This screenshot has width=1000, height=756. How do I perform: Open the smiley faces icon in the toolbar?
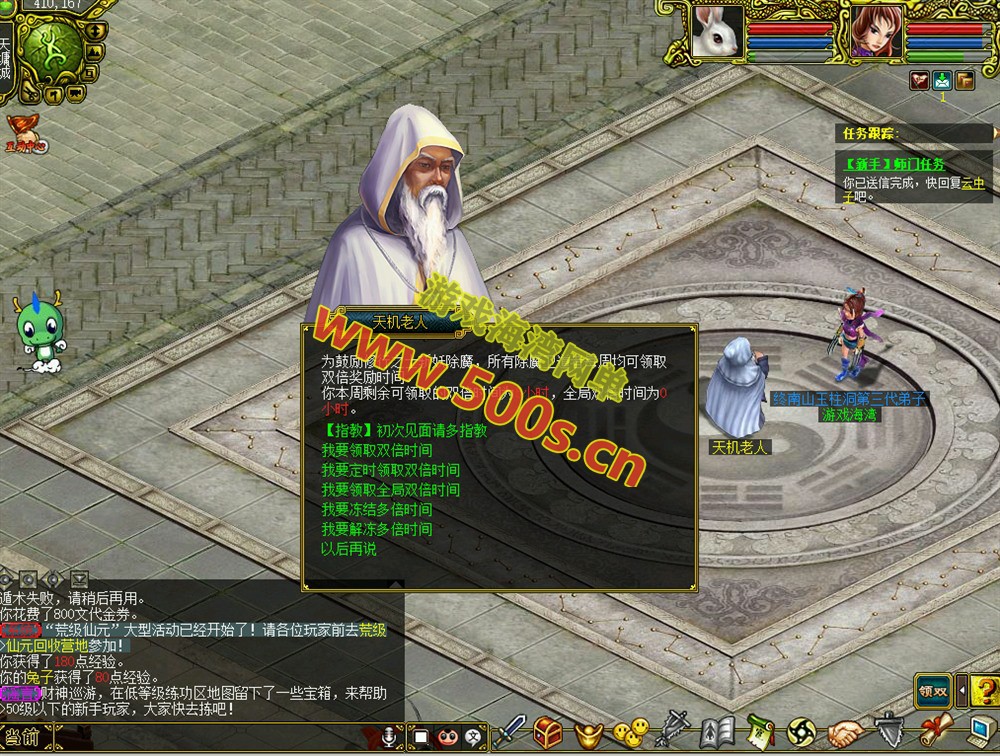pos(631,733)
